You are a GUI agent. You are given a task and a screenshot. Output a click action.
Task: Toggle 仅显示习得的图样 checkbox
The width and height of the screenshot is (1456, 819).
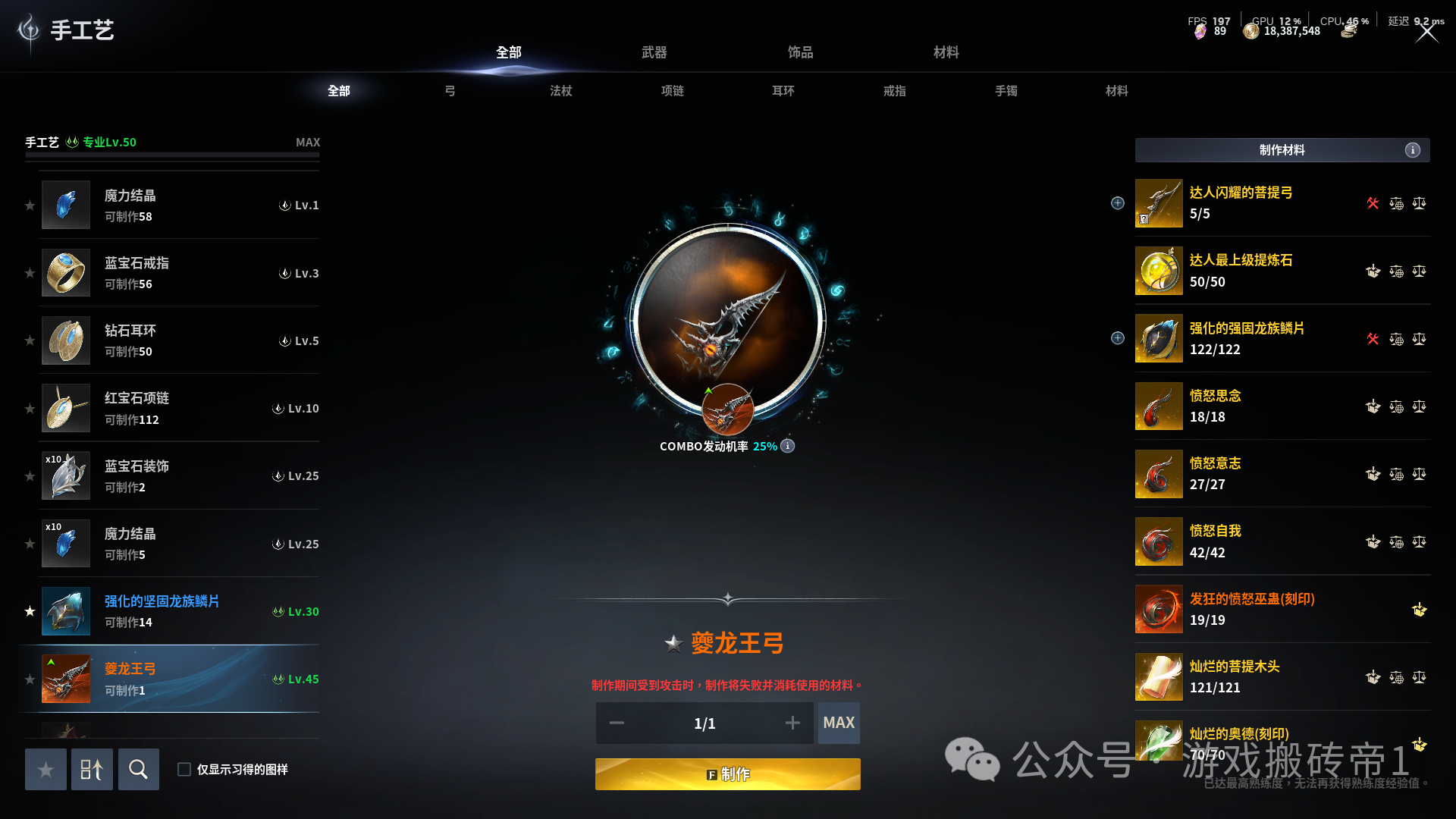point(184,769)
